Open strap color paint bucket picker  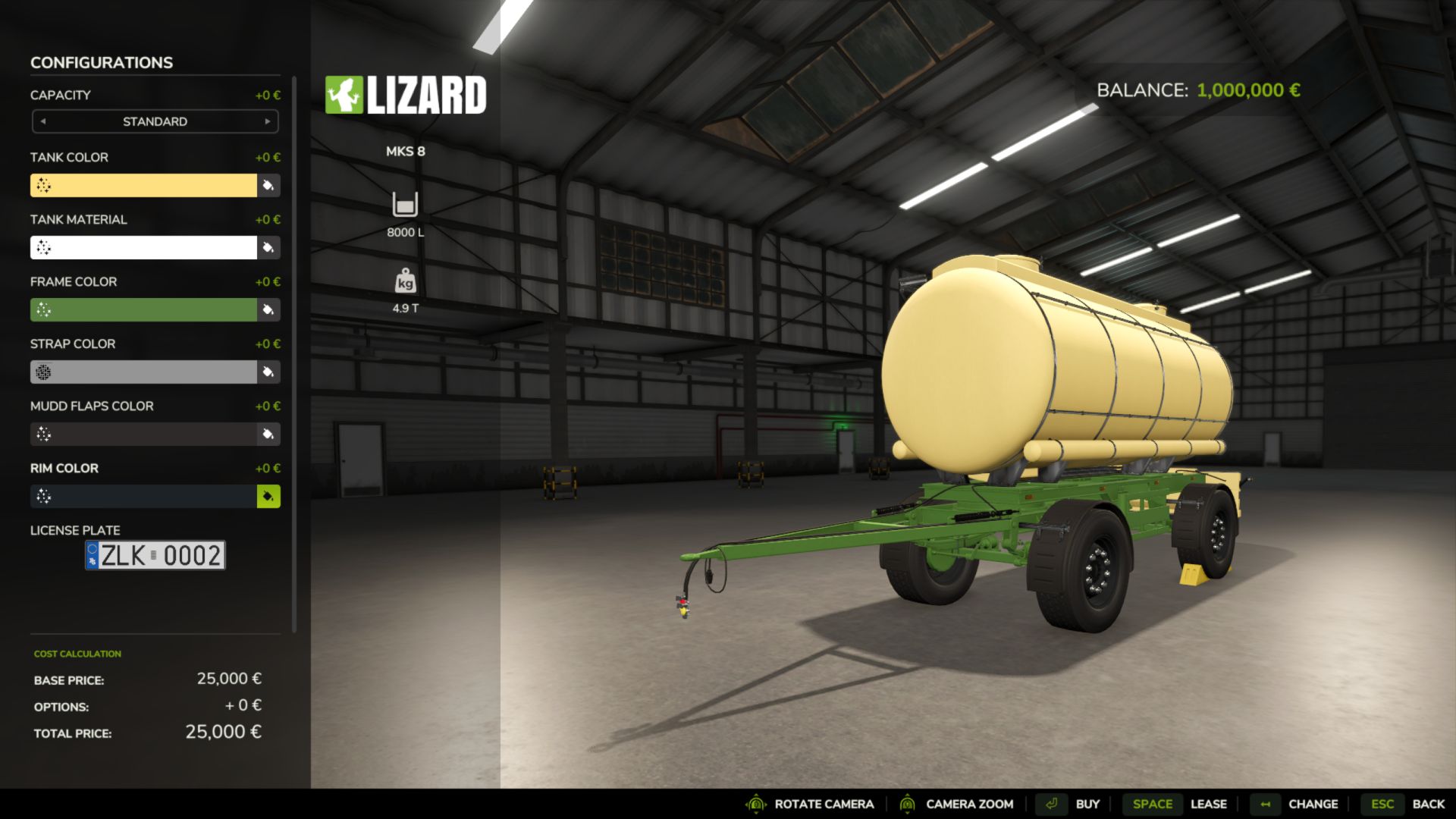pyautogui.click(x=268, y=372)
